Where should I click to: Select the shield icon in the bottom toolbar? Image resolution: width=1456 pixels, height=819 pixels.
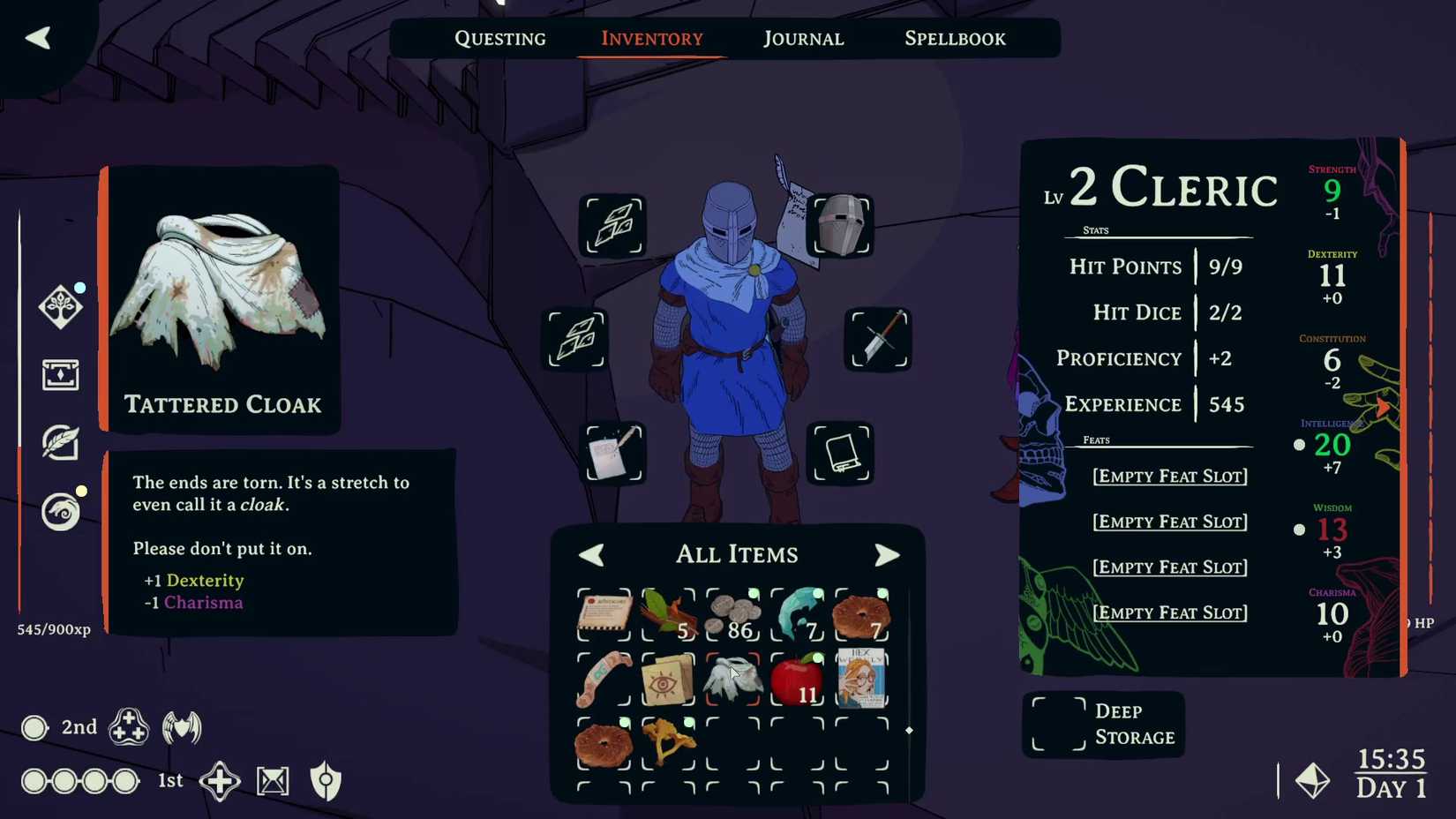pos(326,780)
